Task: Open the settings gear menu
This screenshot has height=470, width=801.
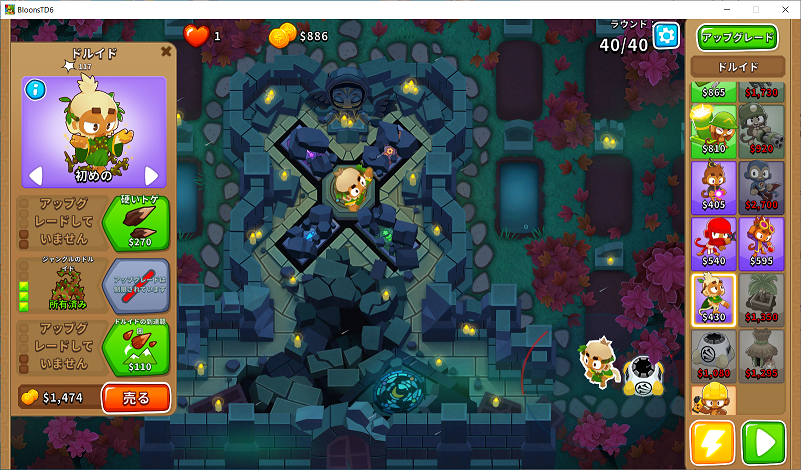Action: click(x=666, y=37)
